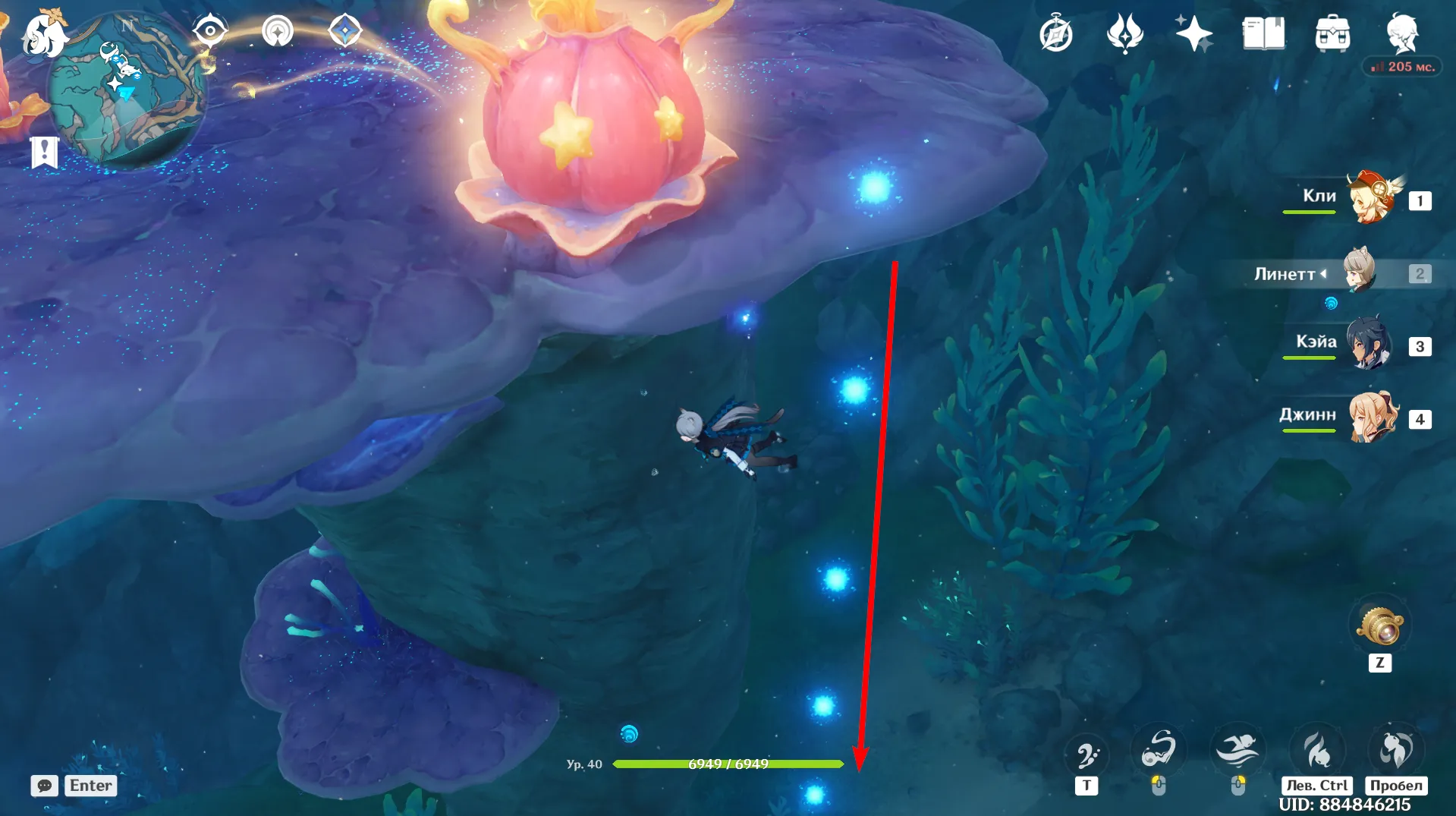
Task: Open the character screen silhouette icon
Action: click(1402, 33)
